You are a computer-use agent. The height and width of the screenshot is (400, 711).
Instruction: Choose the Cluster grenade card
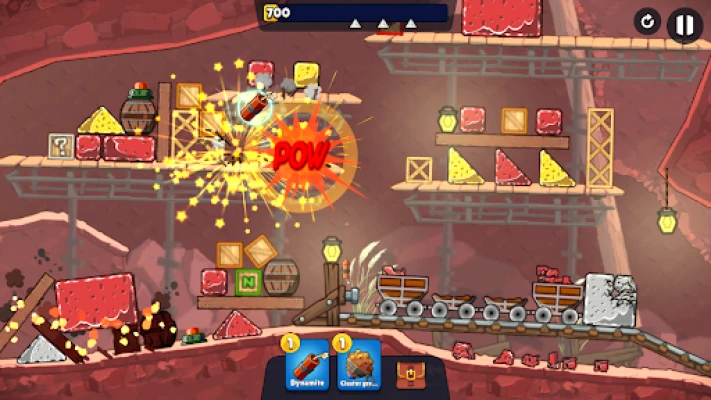[360, 367]
